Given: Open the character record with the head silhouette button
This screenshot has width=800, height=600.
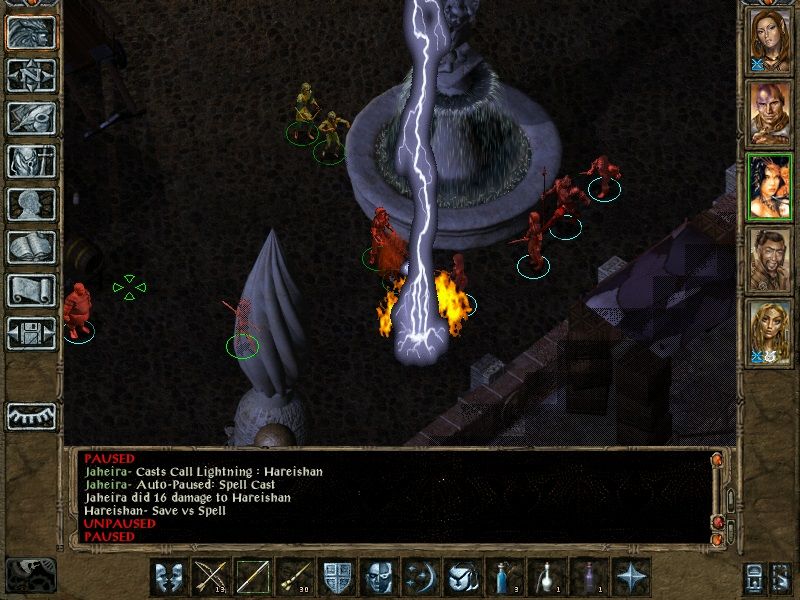Looking at the screenshot, I should 32,204.
